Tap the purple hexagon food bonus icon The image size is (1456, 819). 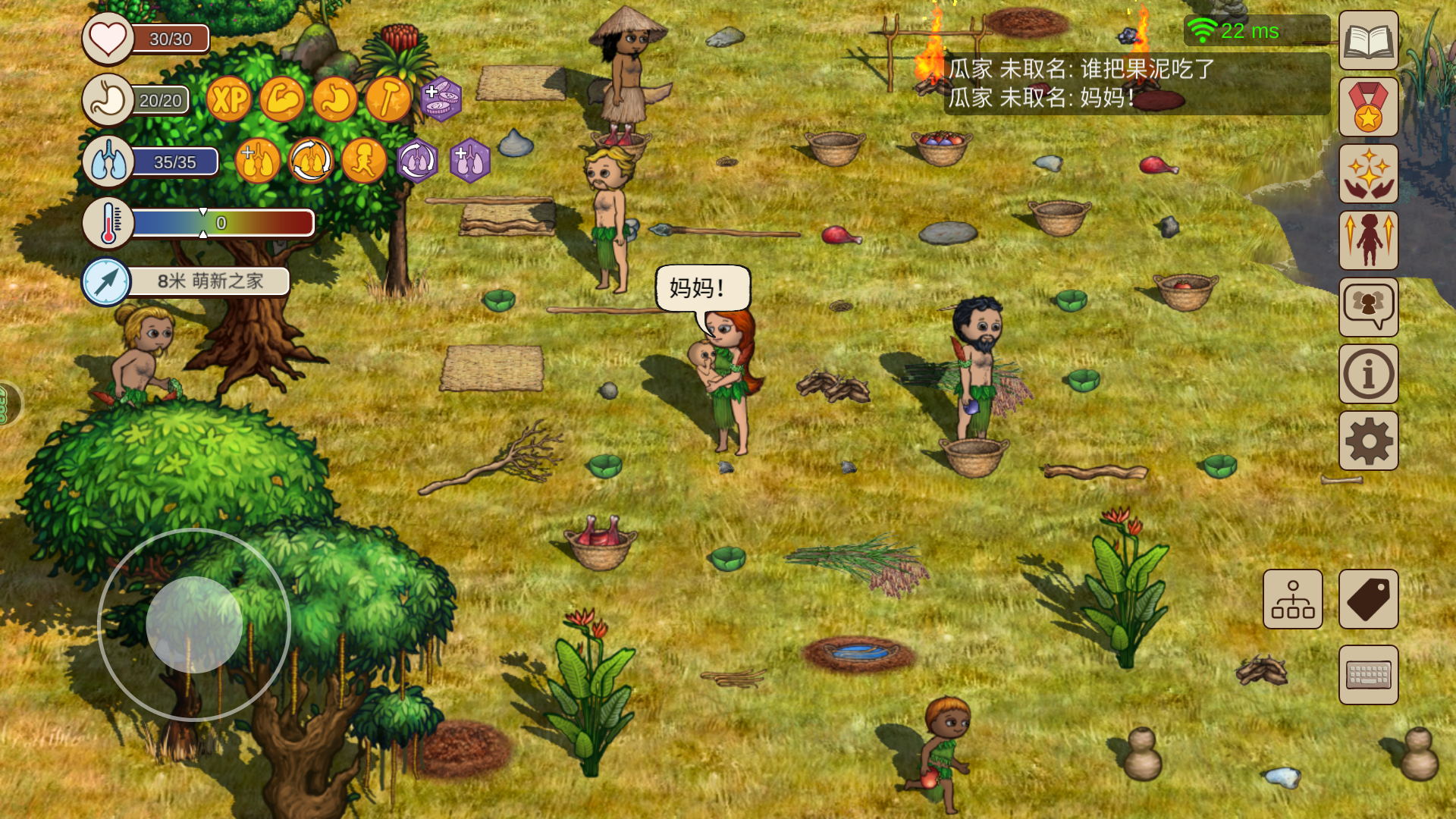tap(441, 99)
